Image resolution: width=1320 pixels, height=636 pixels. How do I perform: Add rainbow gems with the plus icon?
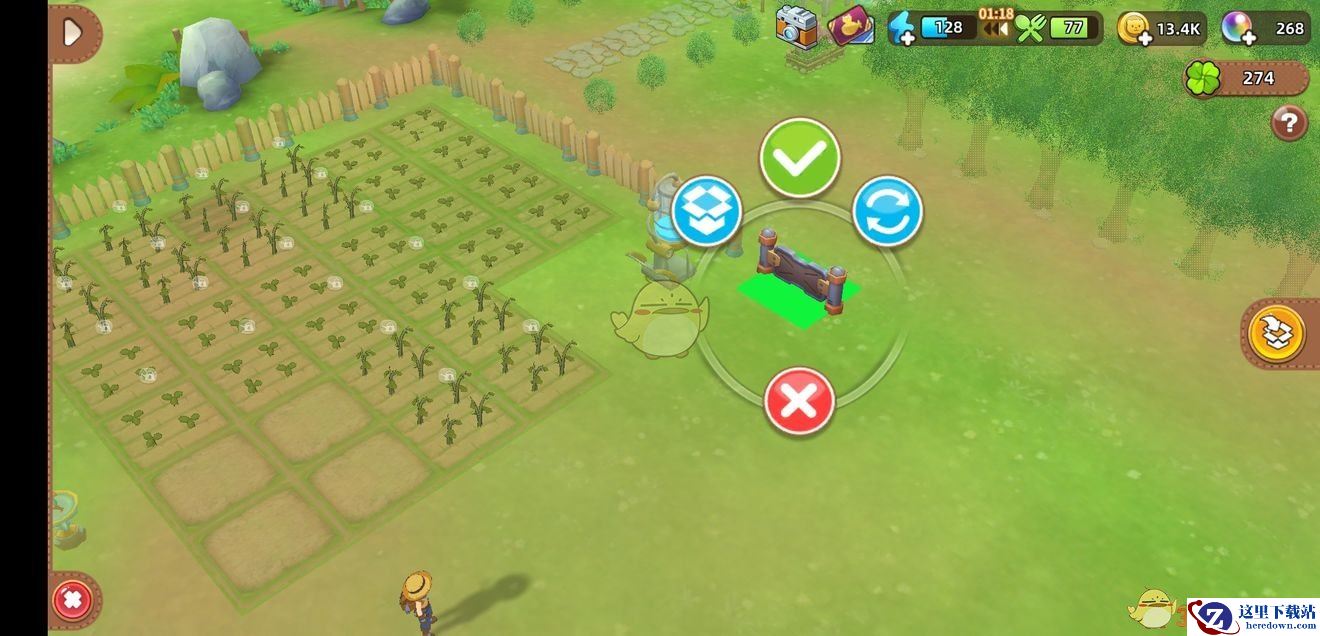(x=1237, y=29)
